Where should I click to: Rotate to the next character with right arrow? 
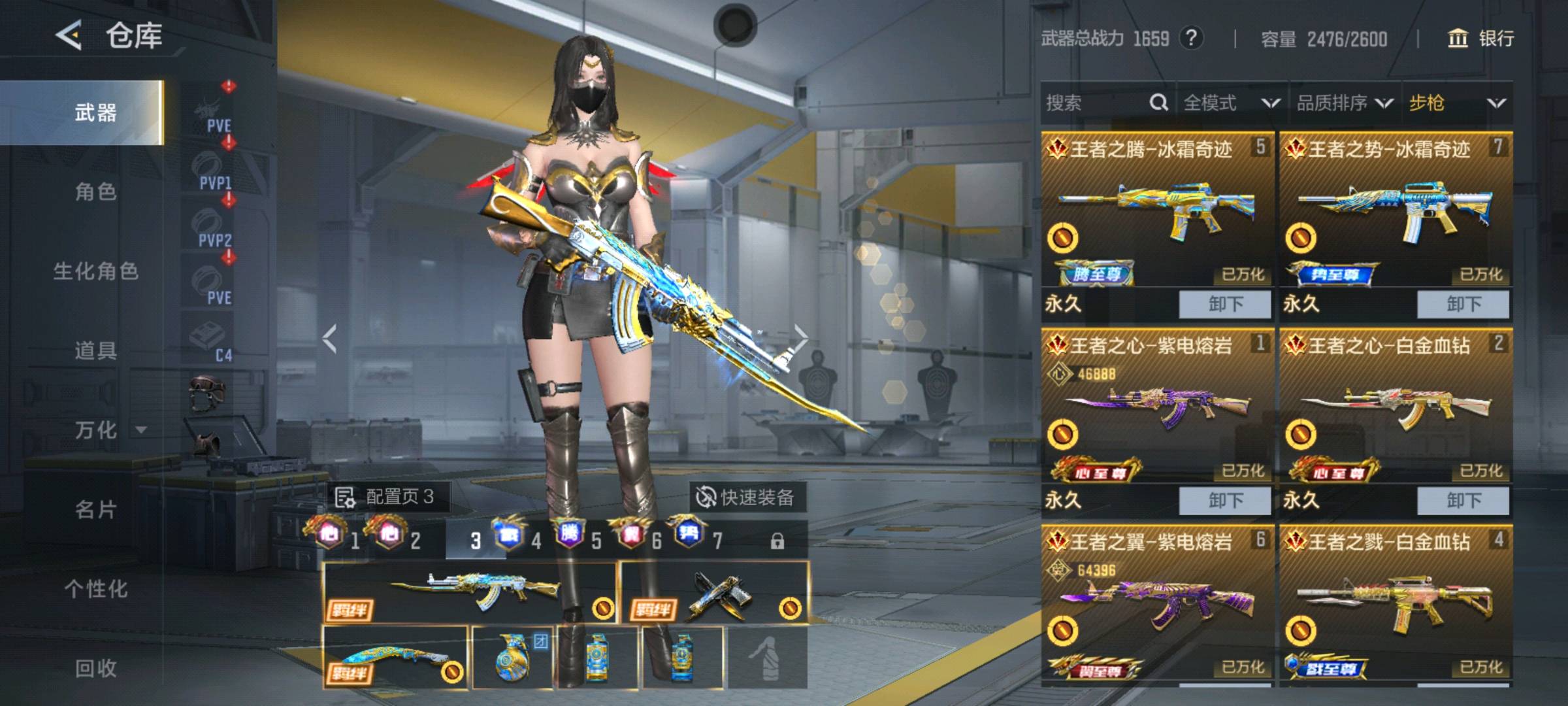(x=801, y=338)
